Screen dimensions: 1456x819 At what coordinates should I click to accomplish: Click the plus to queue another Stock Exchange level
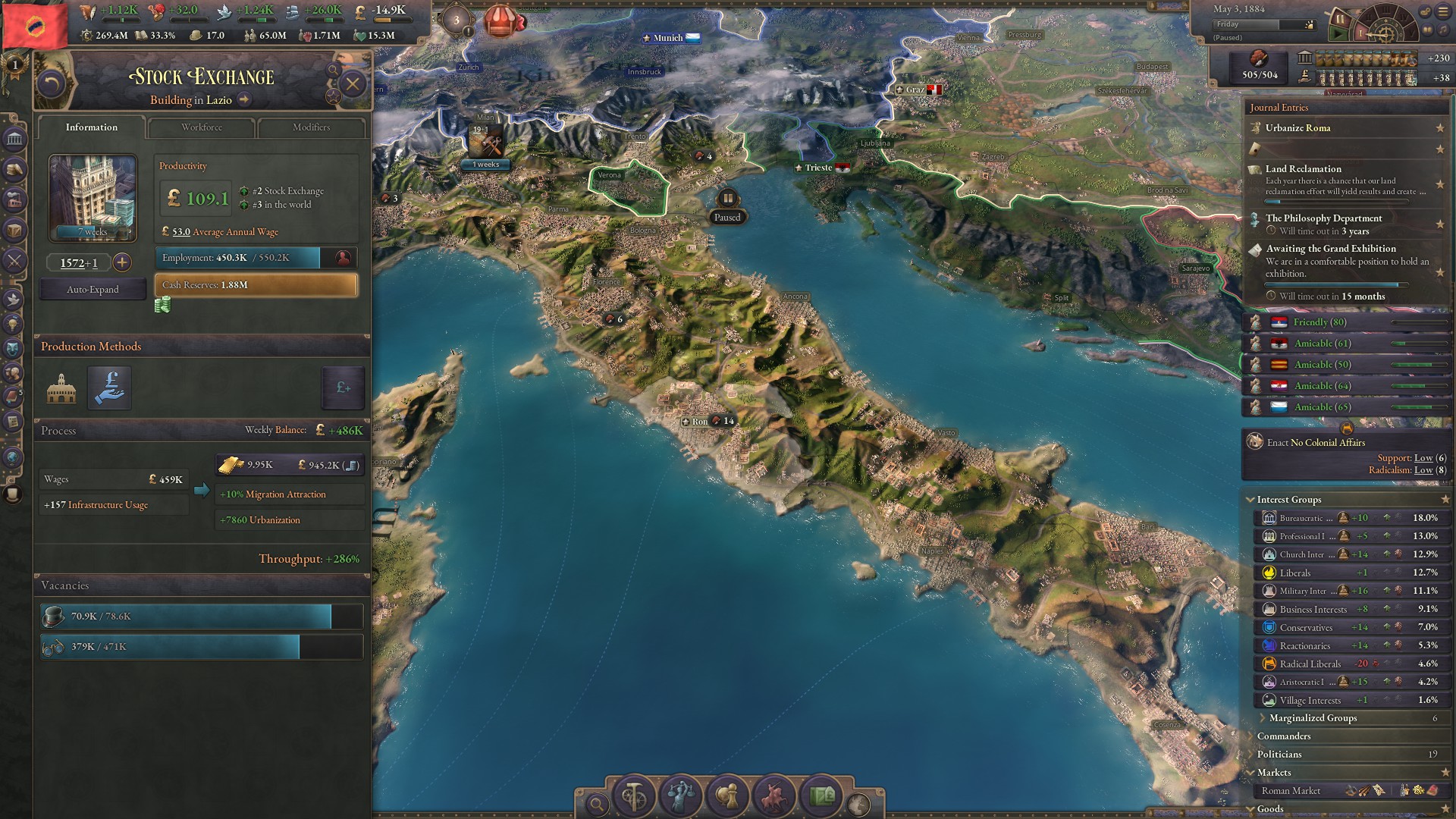tap(121, 263)
